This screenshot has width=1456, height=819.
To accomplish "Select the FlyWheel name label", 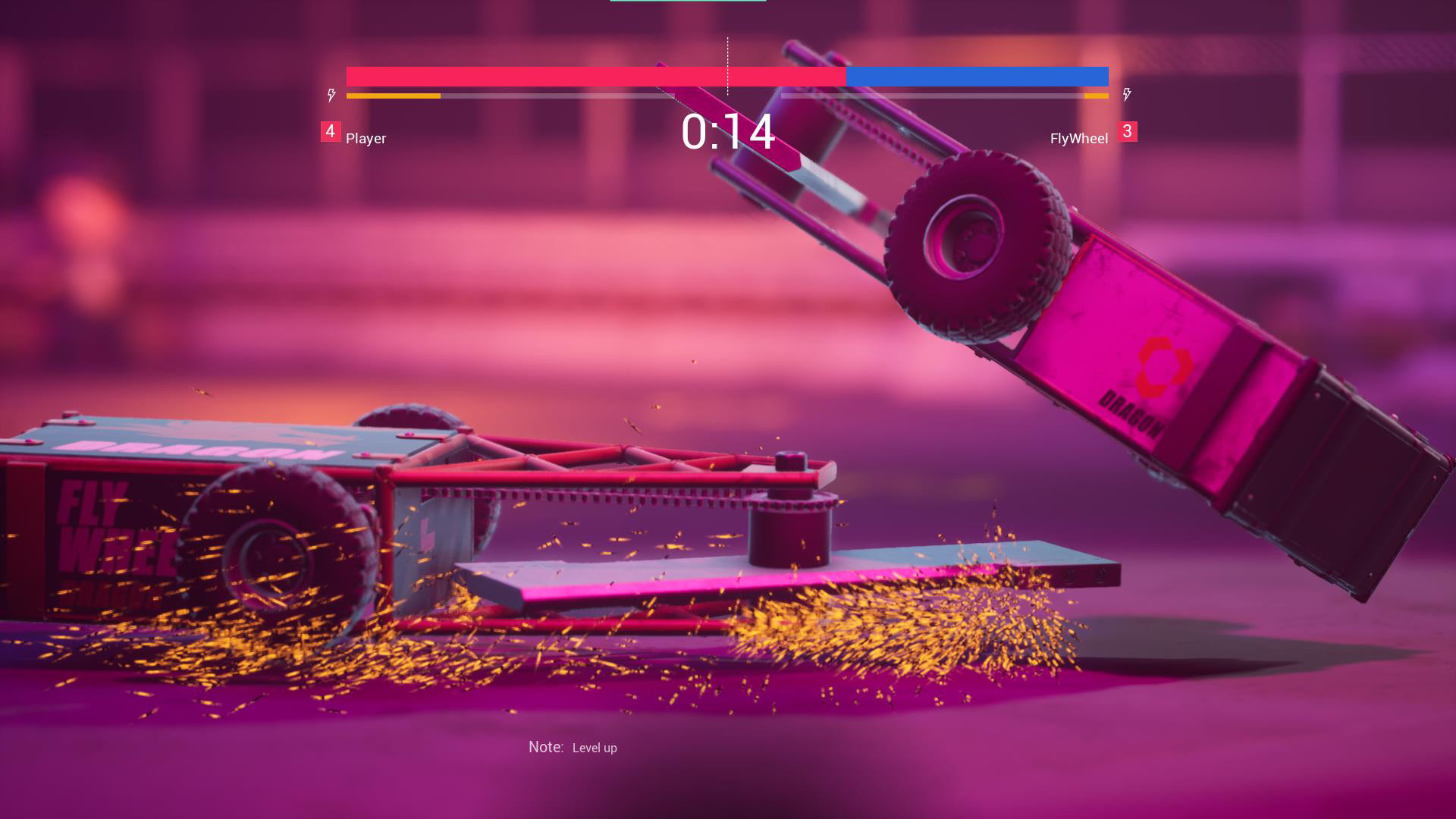I will [1078, 139].
